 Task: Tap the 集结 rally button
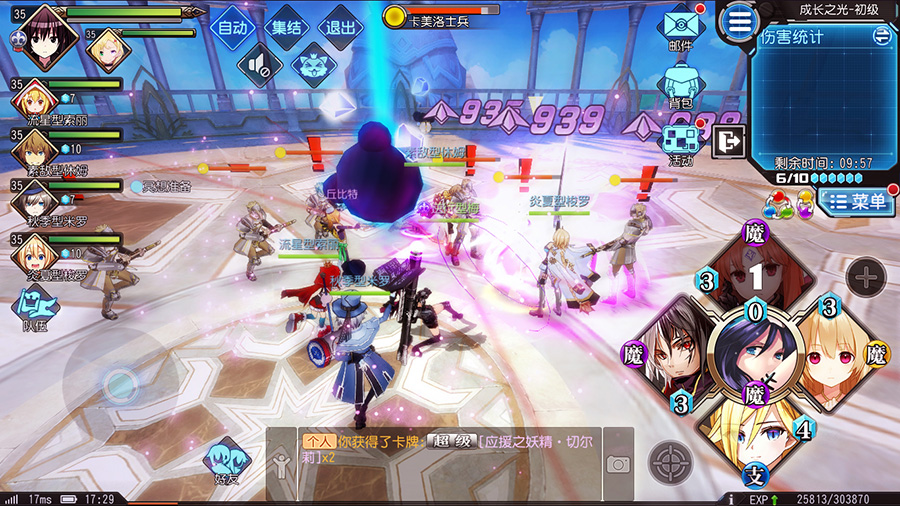(x=287, y=28)
